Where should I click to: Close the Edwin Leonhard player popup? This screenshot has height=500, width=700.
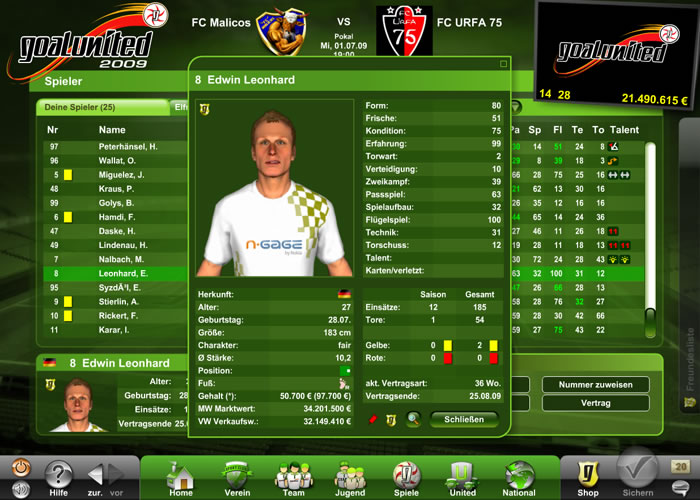(x=464, y=420)
